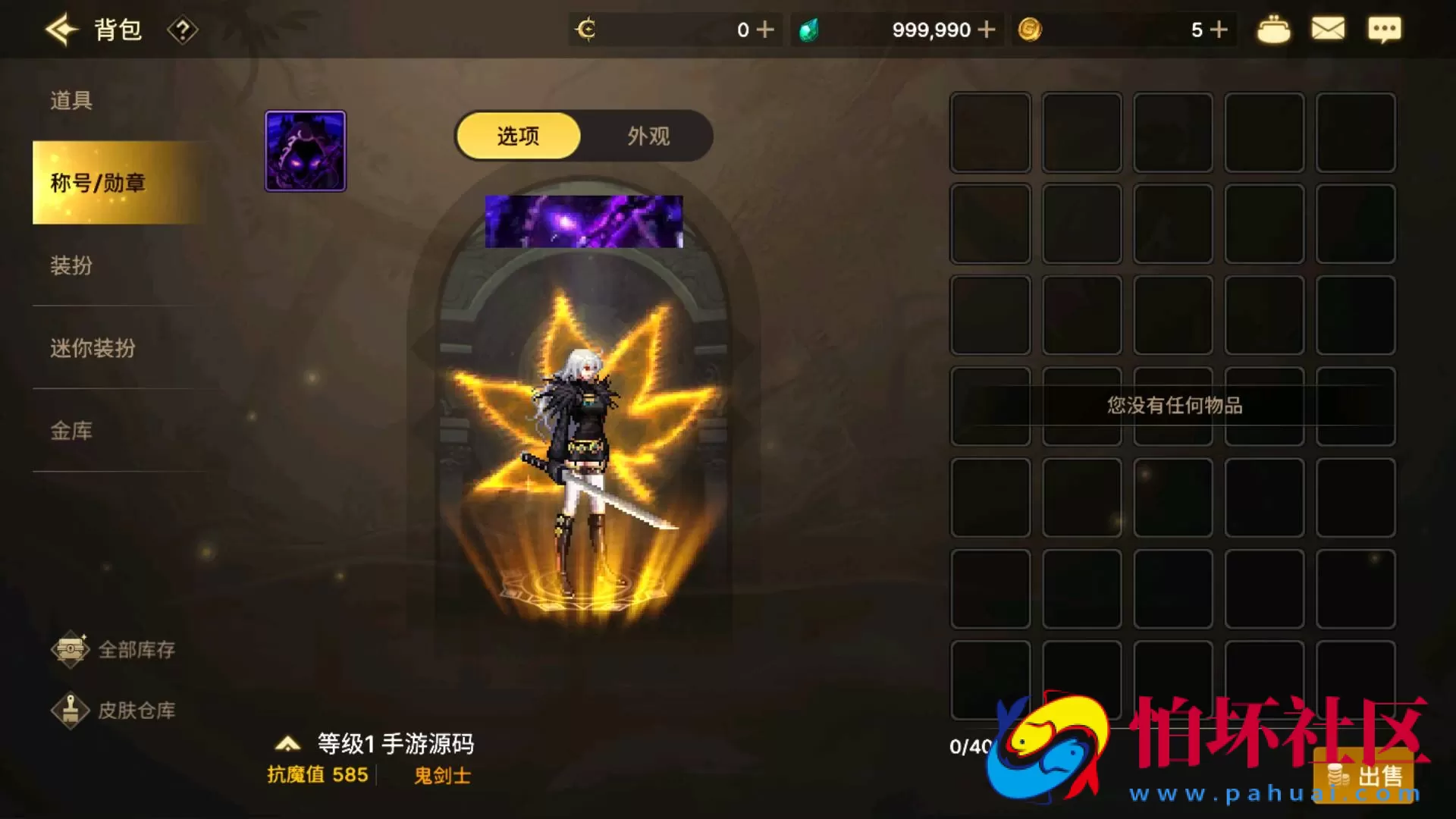Image resolution: width=1456 pixels, height=819 pixels.
Task: Open the wallet icon in the top bar
Action: [1273, 29]
